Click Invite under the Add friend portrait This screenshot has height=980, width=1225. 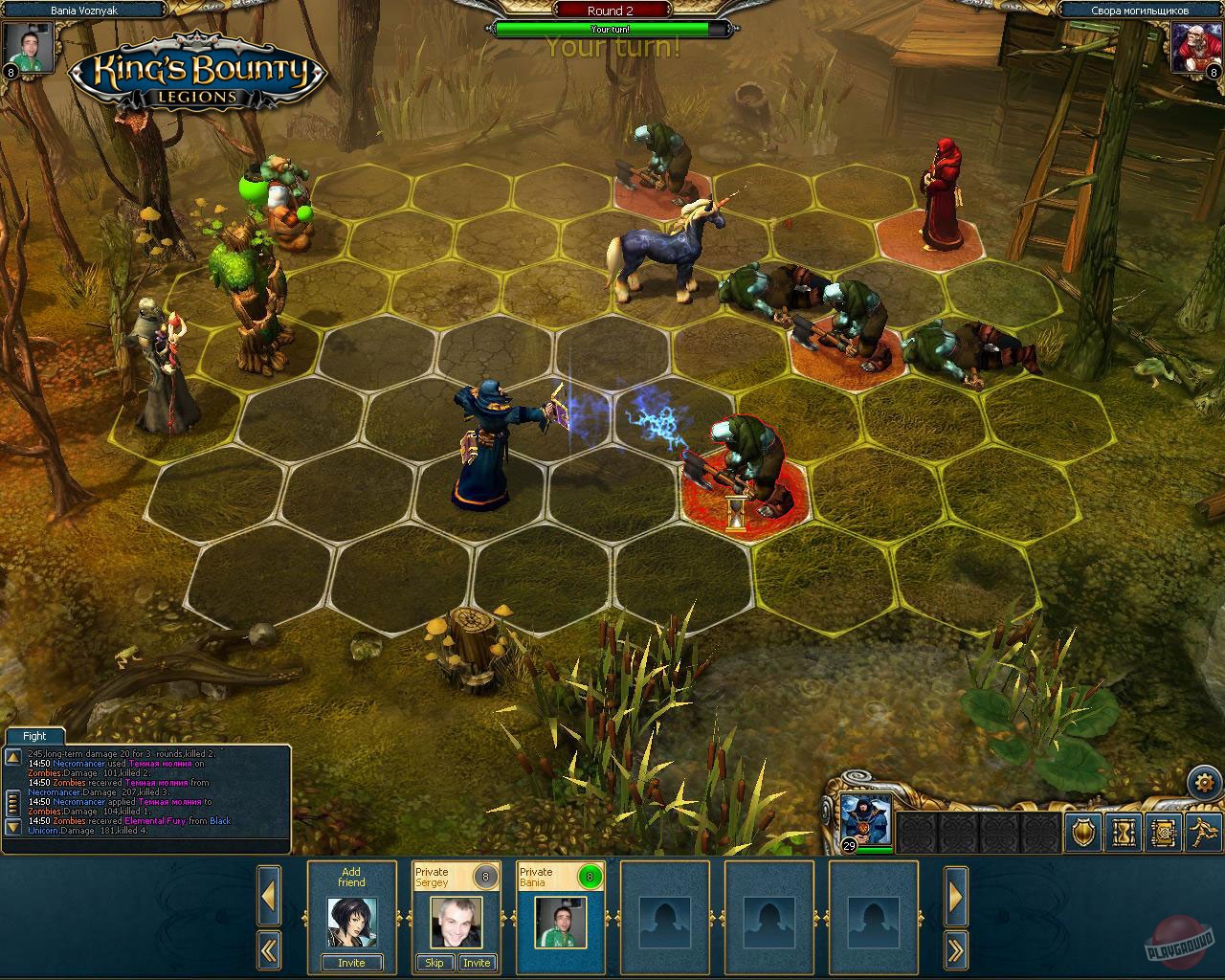click(x=351, y=964)
